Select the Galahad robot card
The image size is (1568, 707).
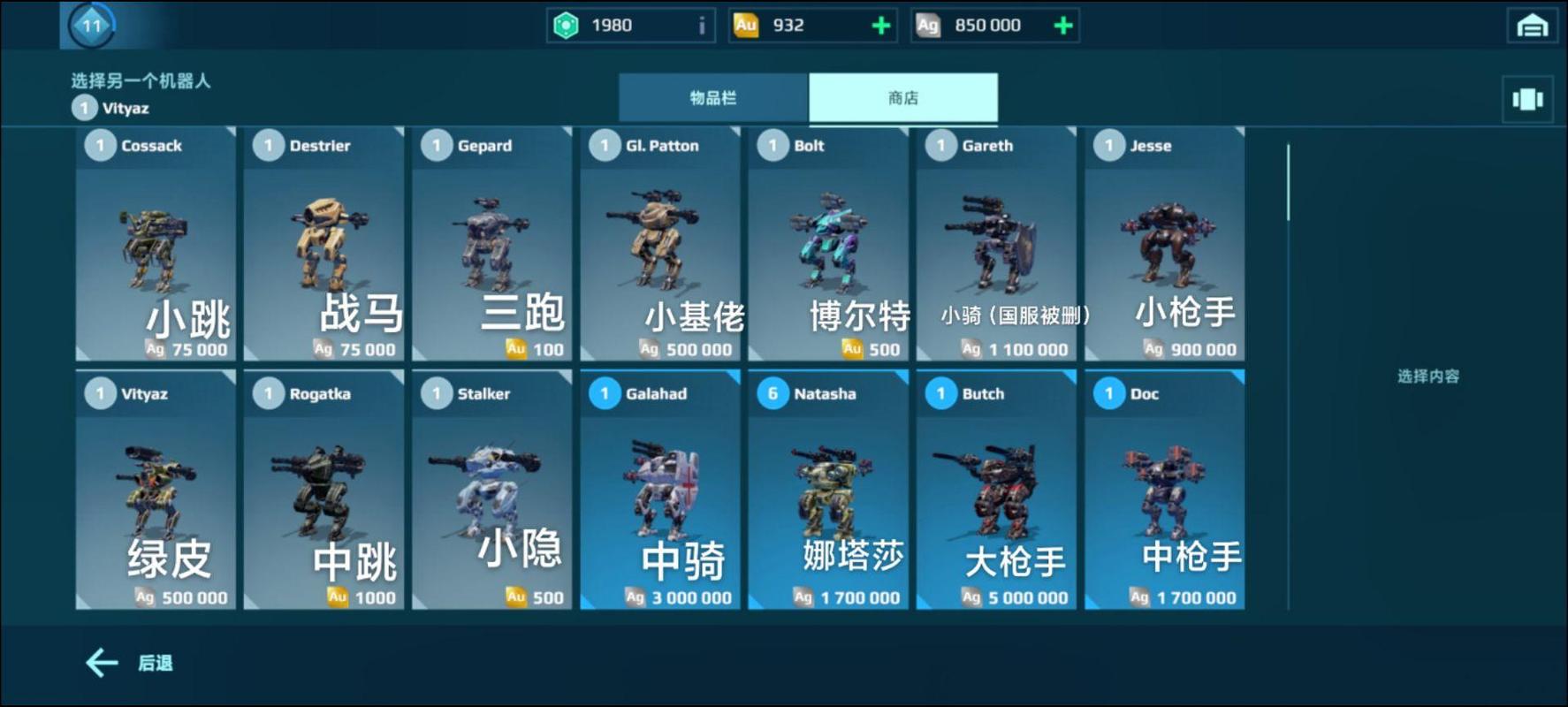(x=659, y=490)
